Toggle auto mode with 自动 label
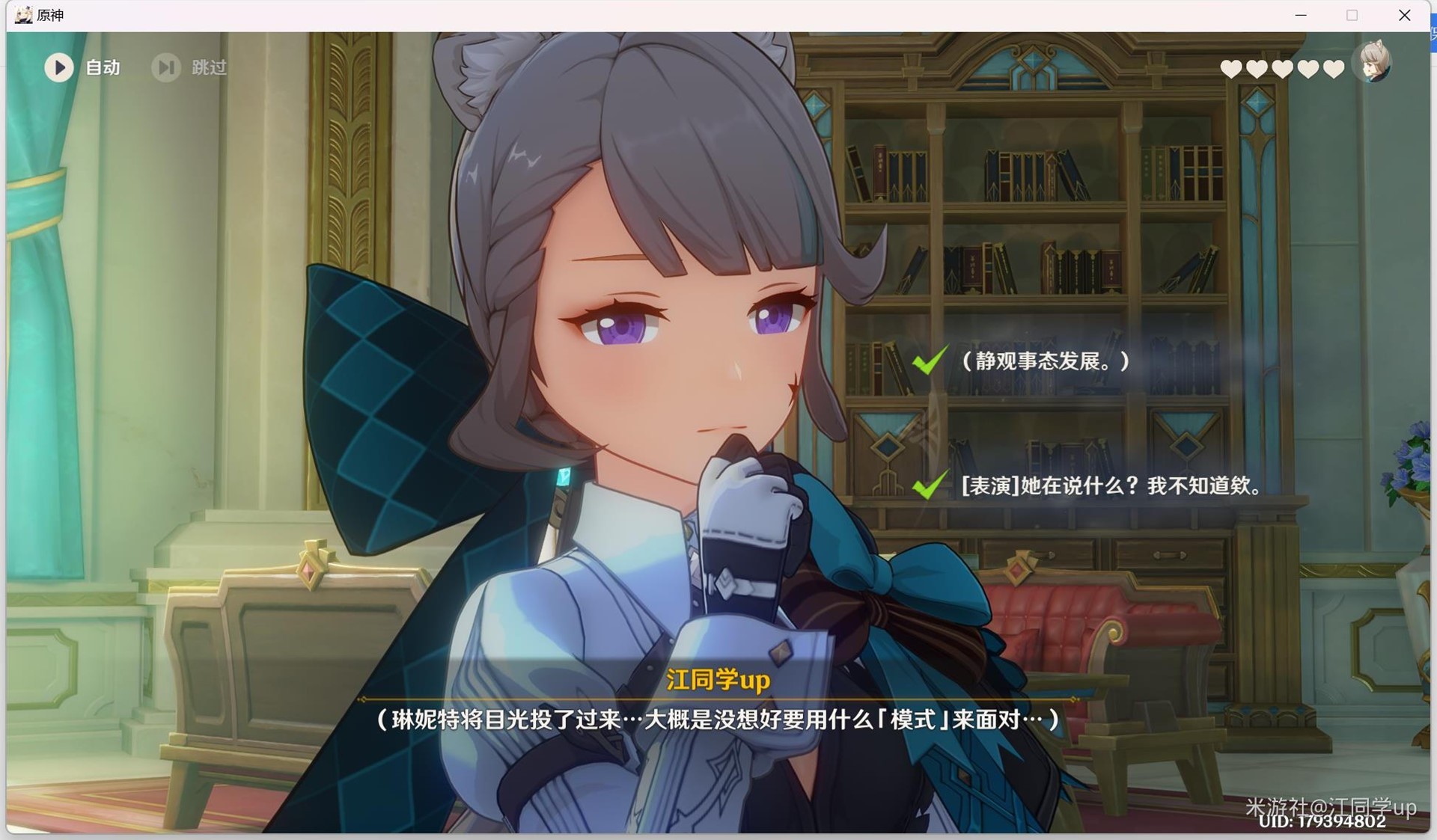 tap(102, 68)
